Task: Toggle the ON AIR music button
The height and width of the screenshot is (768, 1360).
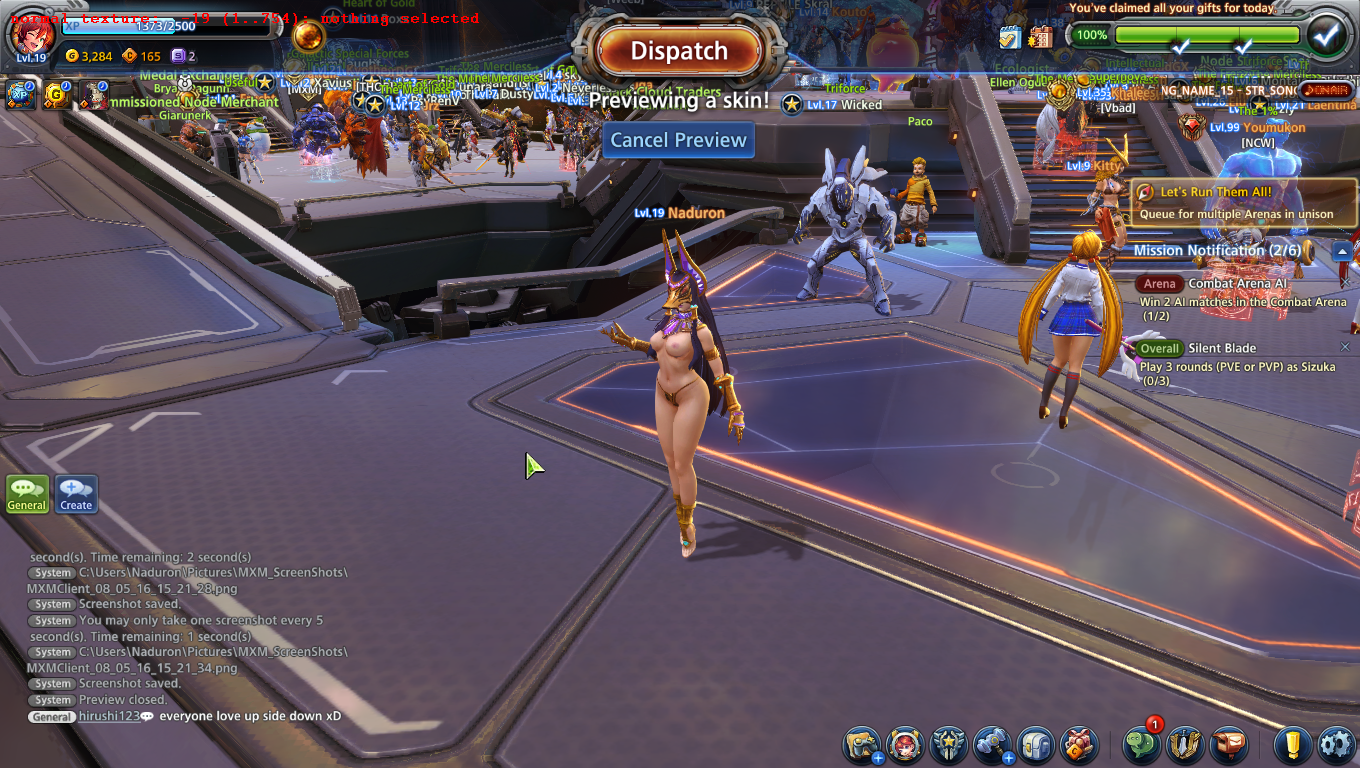Action: click(x=1326, y=90)
